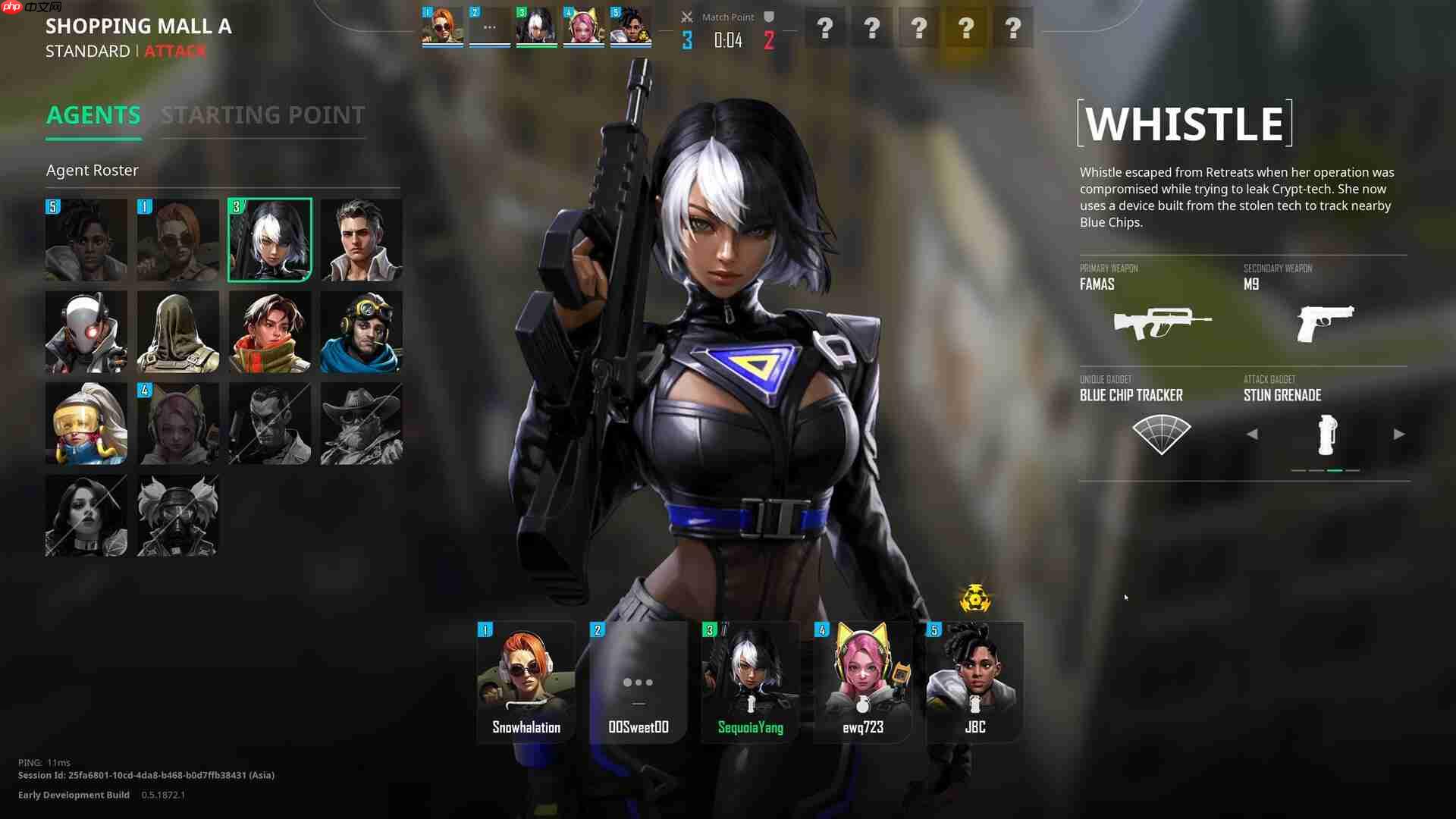
Task: Click teammate portrait 1 in the top scoreboard
Action: 441,25
